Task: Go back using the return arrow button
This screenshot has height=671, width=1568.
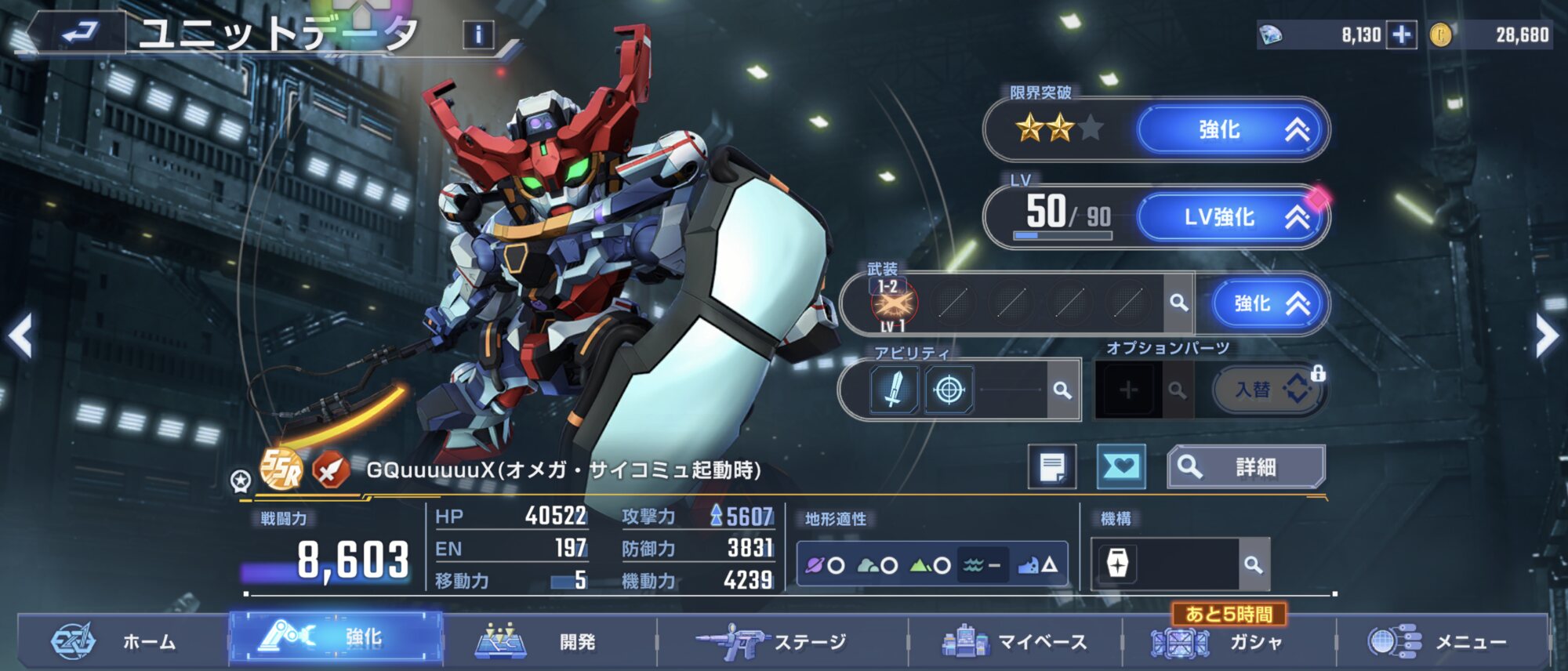Action: click(78, 33)
